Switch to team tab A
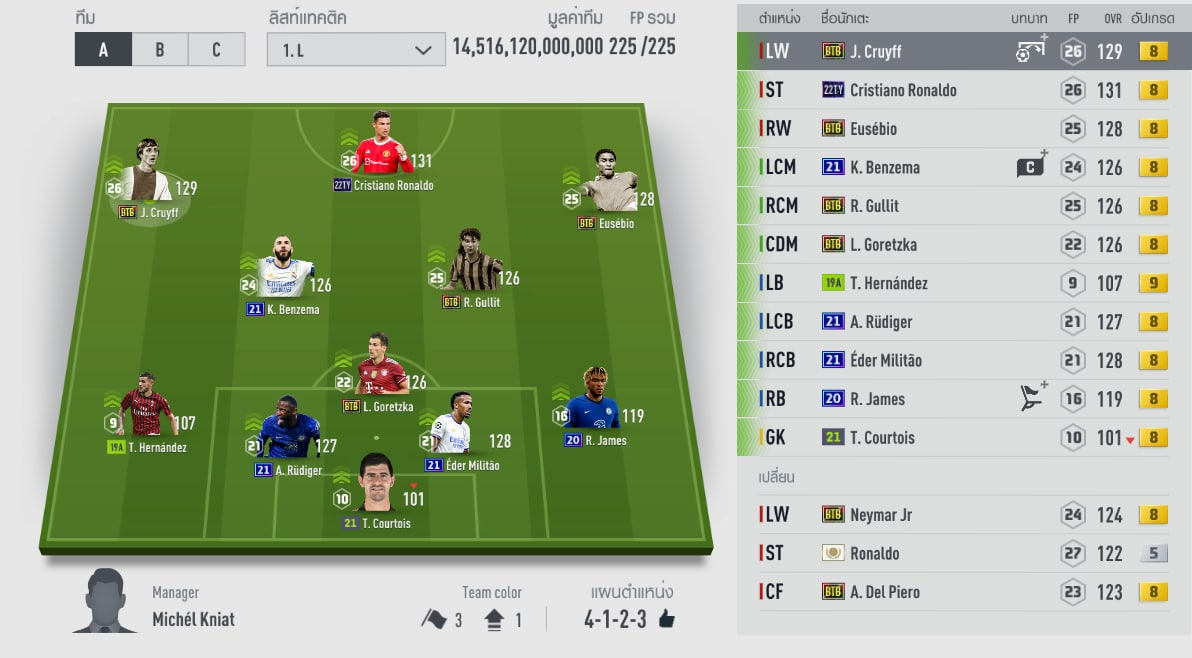Screen dimensions: 1192x658 (x=103, y=50)
